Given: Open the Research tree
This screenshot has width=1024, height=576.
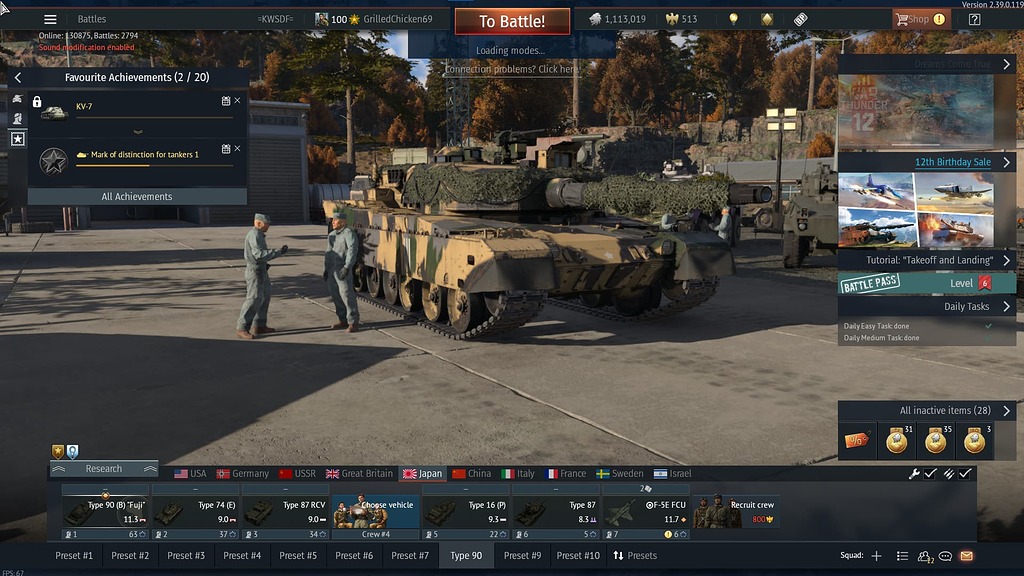Looking at the screenshot, I should (104, 469).
